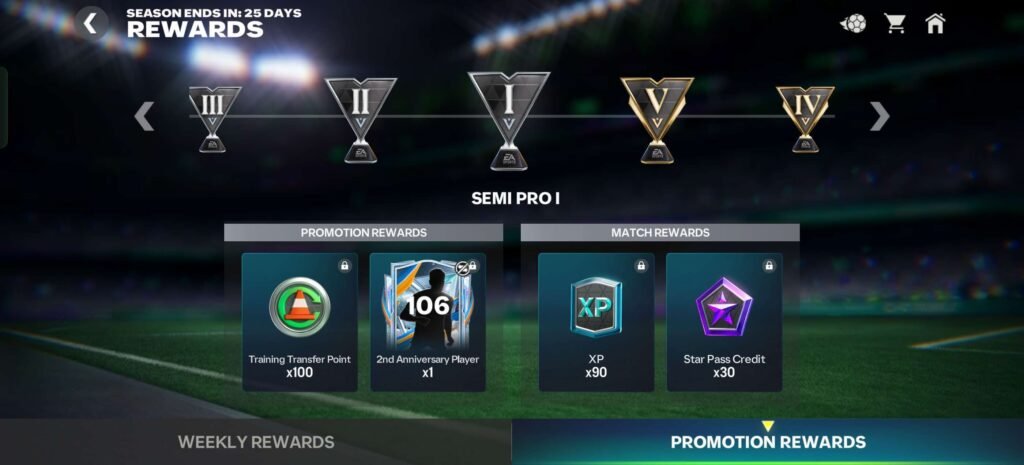Return to the home screen
Viewport: 1024px width, 465px height.
tap(935, 23)
